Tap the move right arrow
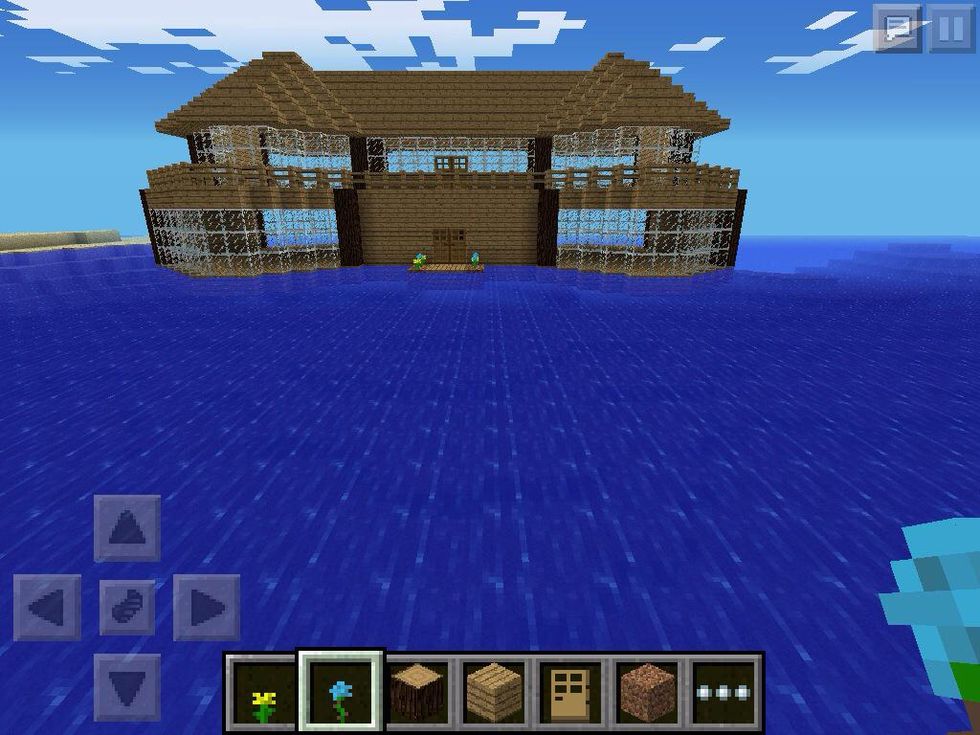The width and height of the screenshot is (980, 735). pos(207,607)
